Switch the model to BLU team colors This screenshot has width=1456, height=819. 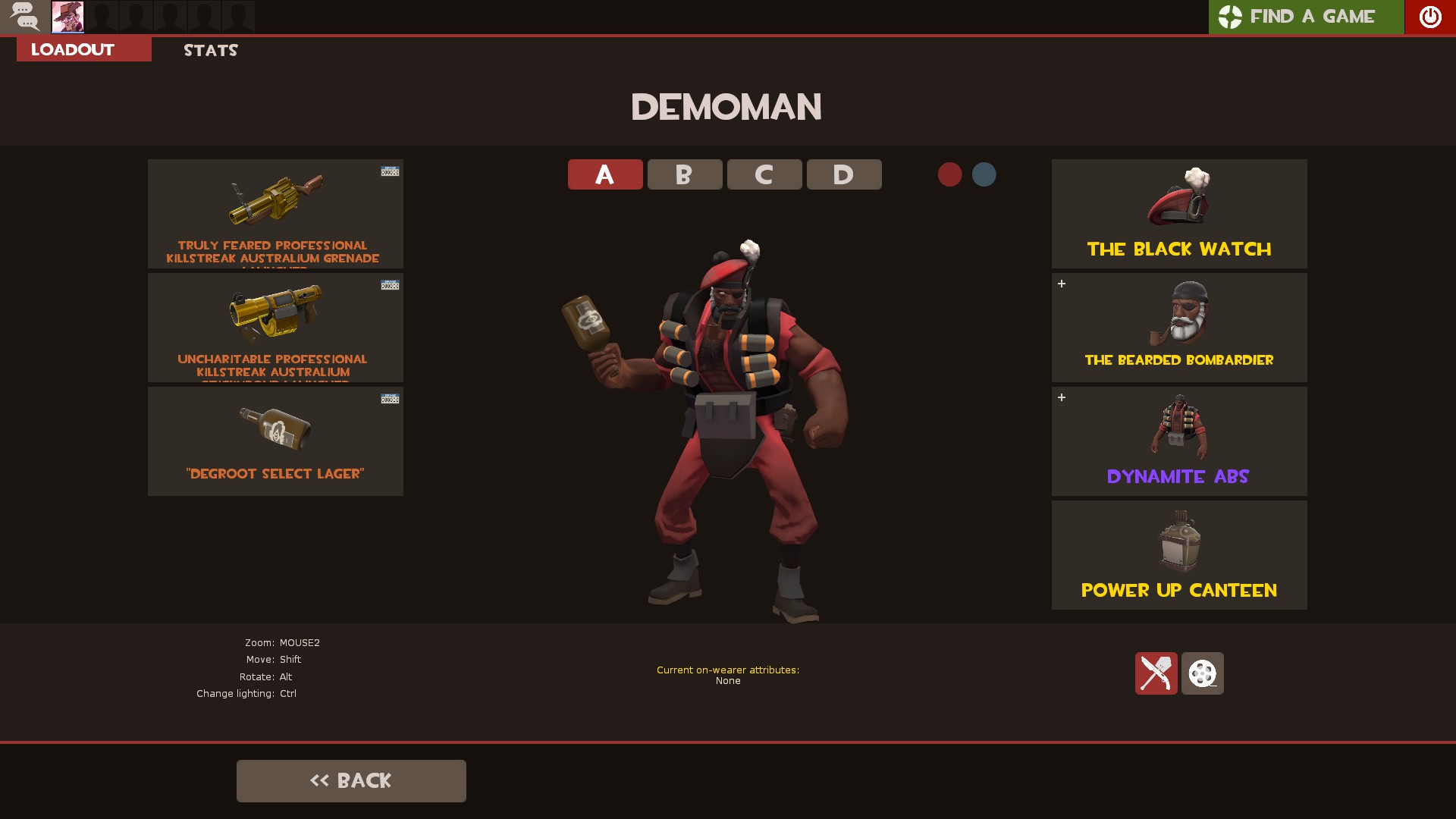(984, 174)
